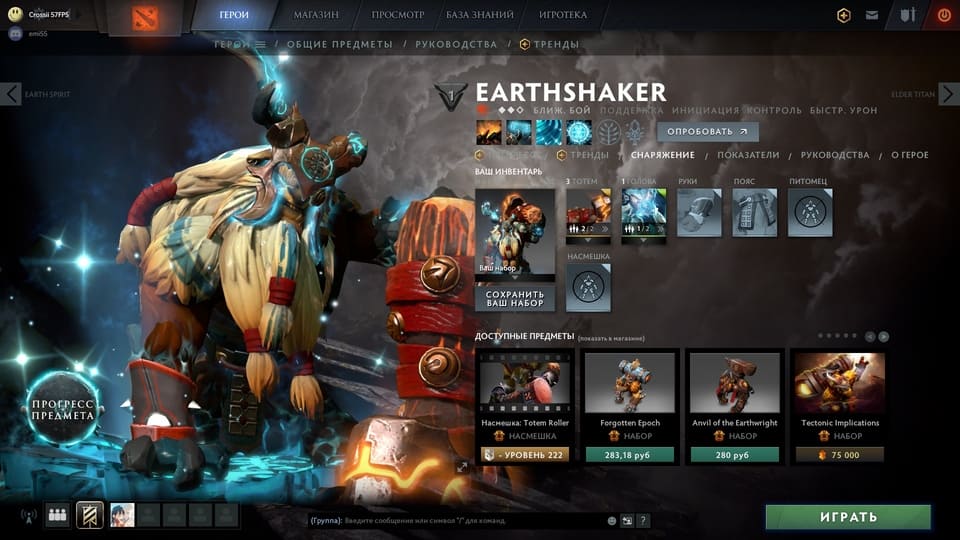
Task: Open the Прогресс предмета circle
Action: pyautogui.click(x=62, y=408)
